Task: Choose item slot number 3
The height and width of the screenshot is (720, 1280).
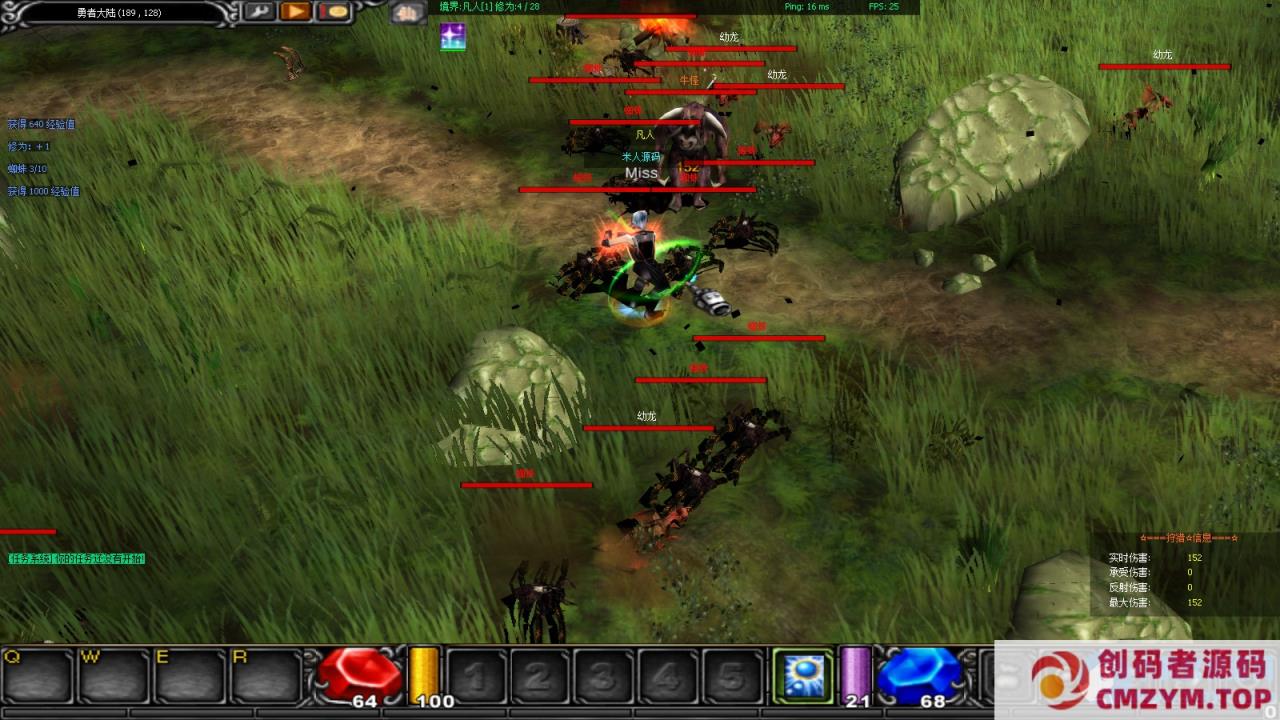Action: [603, 675]
